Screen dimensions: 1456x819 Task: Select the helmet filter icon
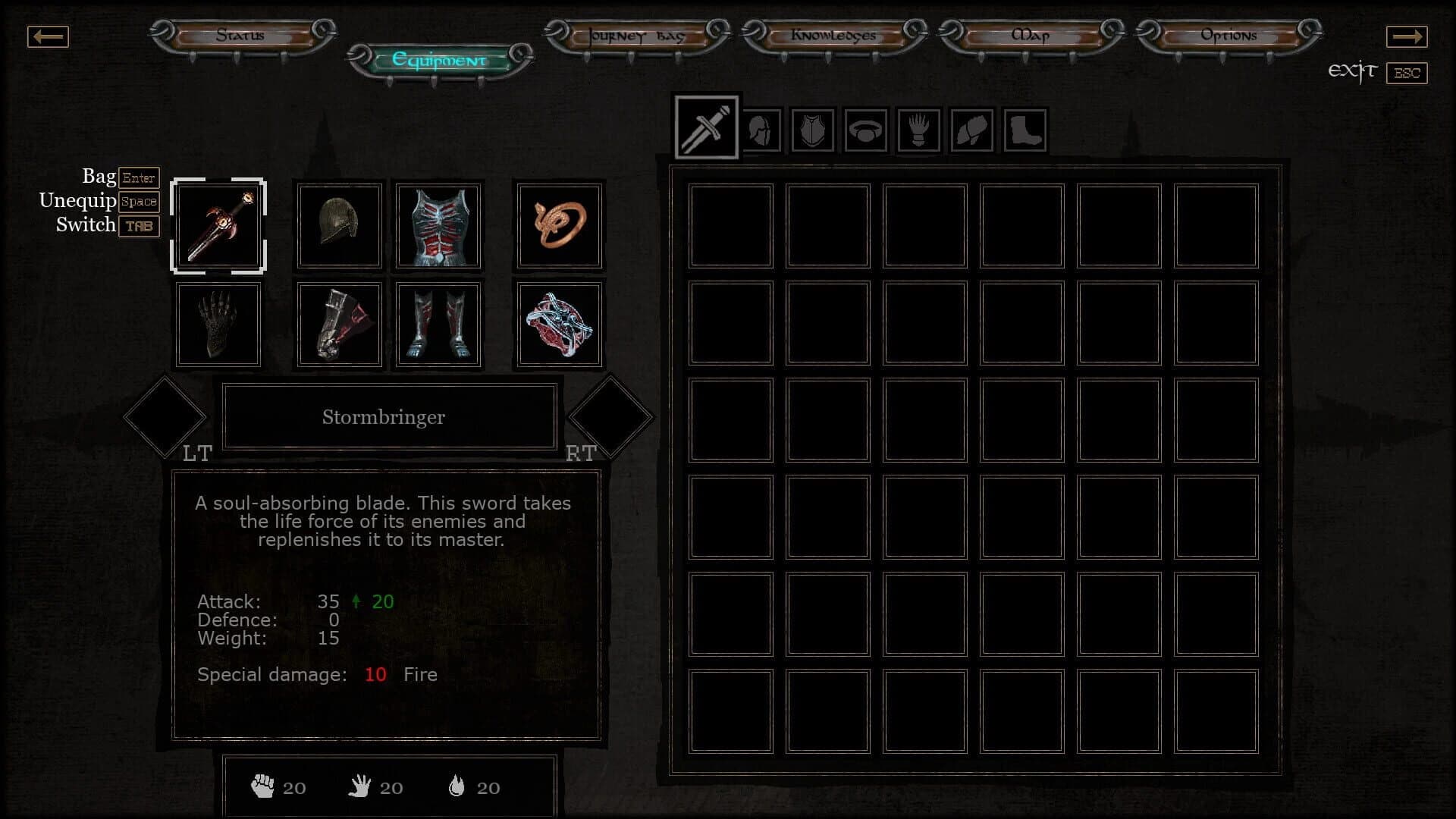pos(760,129)
